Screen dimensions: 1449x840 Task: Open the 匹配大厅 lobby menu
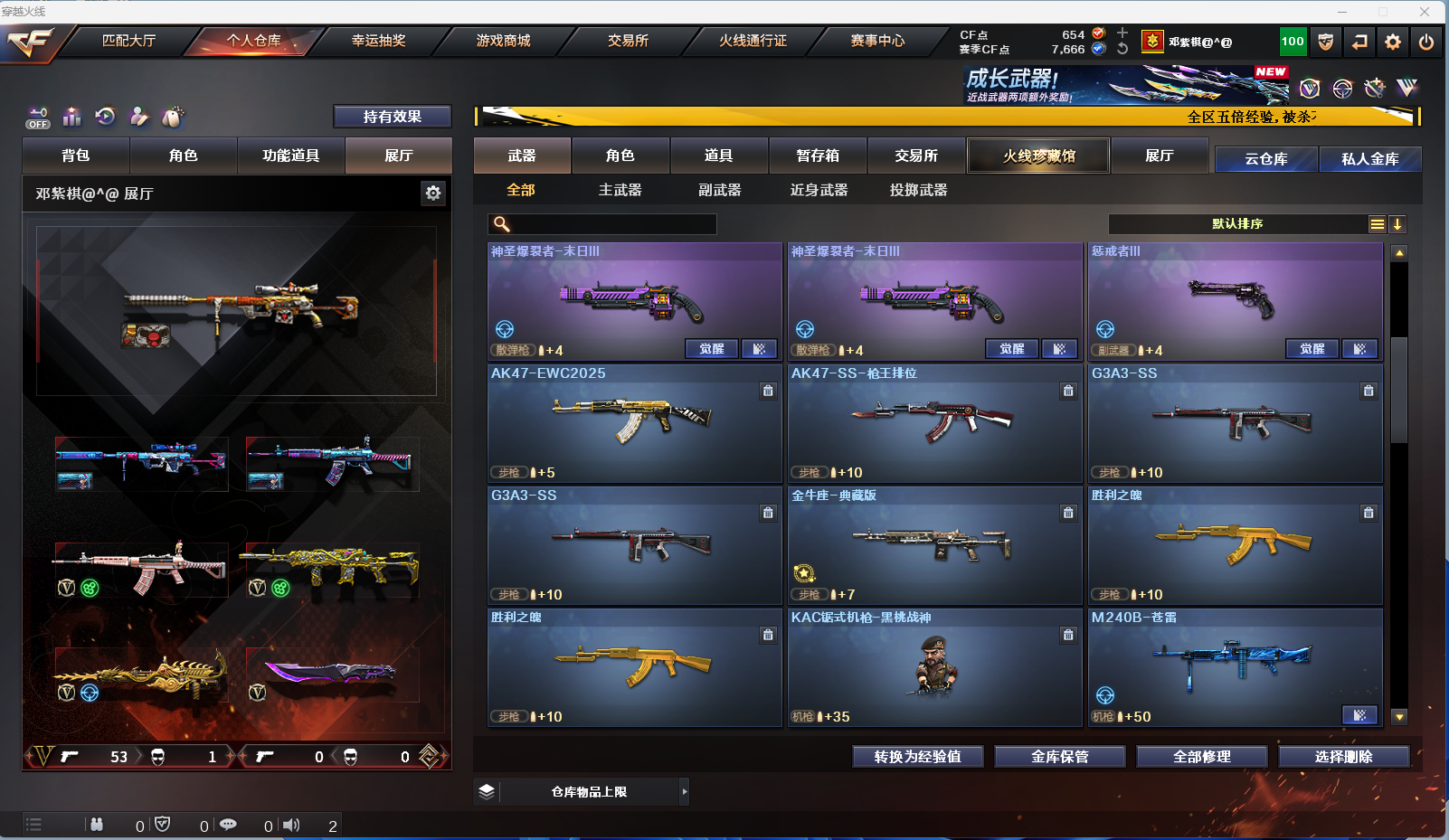coord(128,41)
